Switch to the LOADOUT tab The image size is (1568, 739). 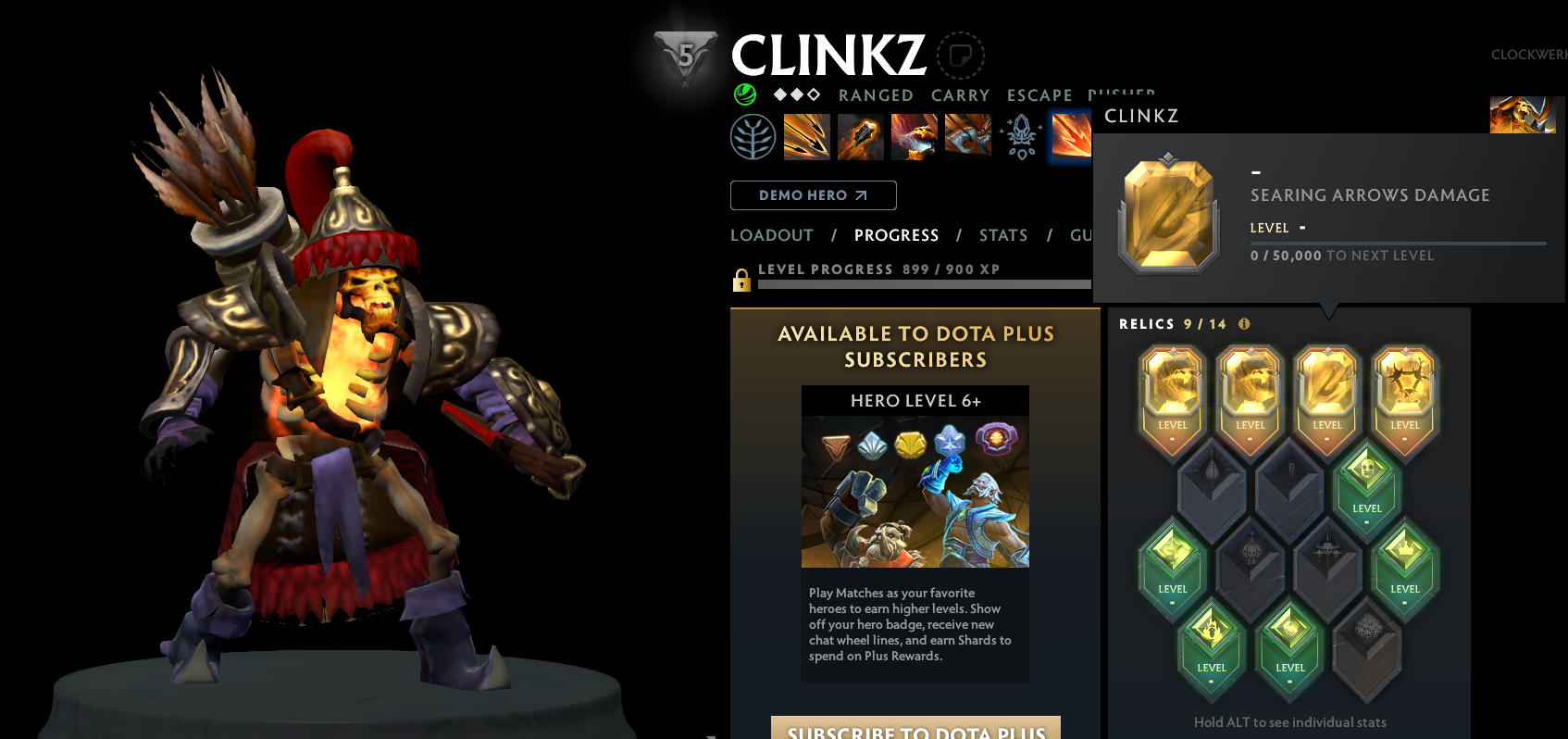(771, 235)
